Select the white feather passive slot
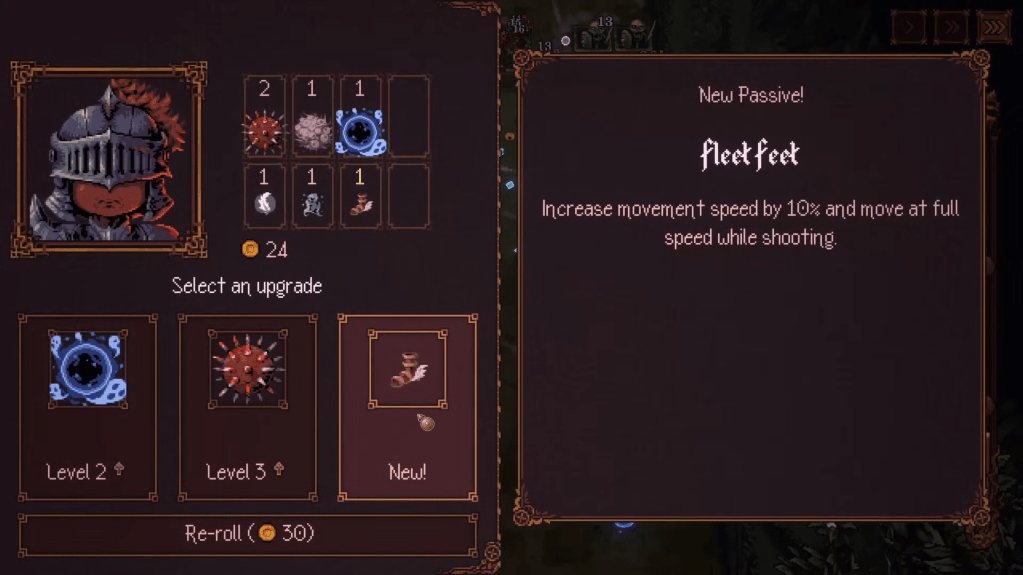This screenshot has width=1023, height=575. pyautogui.click(x=265, y=196)
